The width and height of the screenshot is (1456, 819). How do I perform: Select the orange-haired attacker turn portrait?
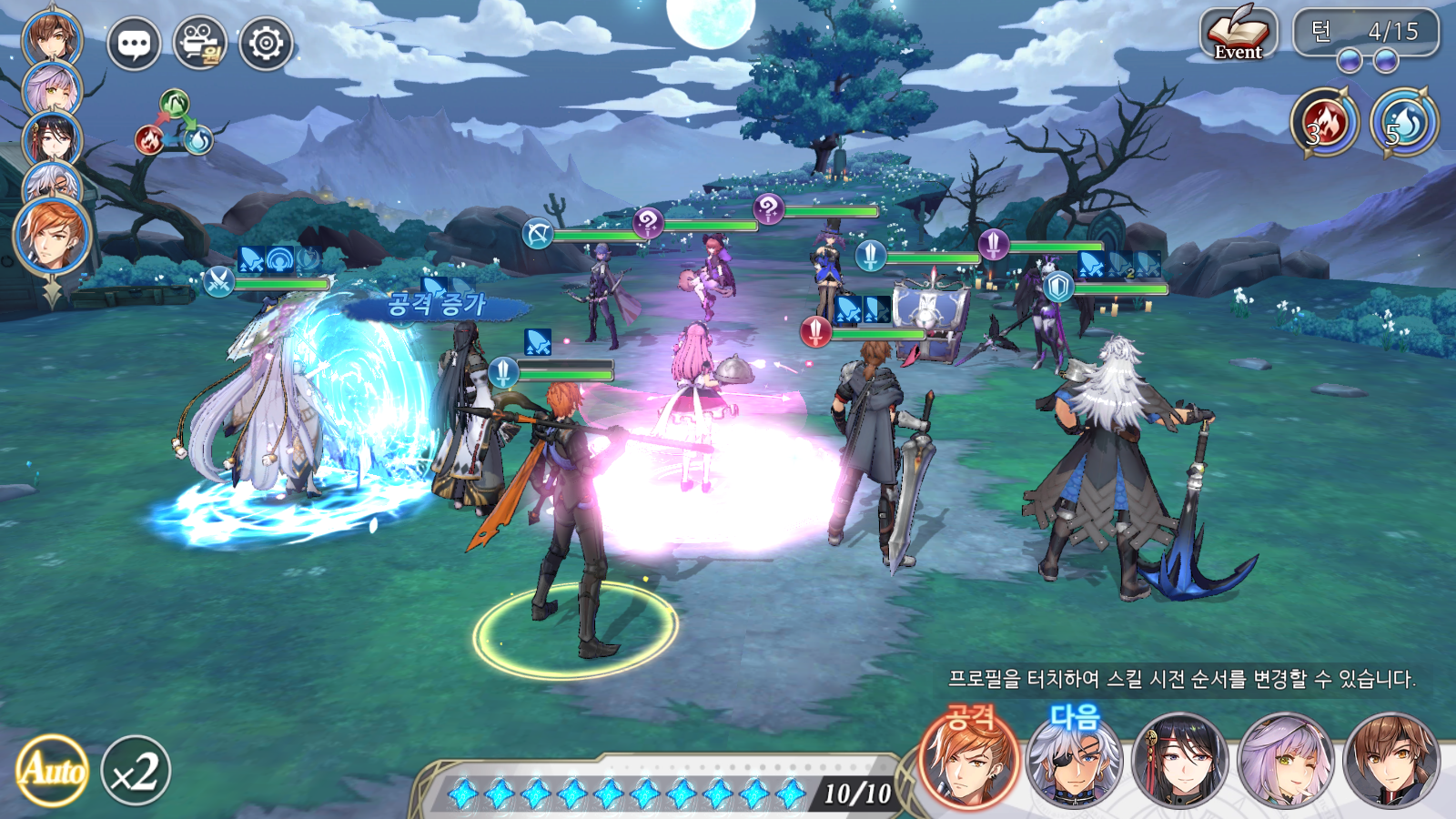point(968,761)
